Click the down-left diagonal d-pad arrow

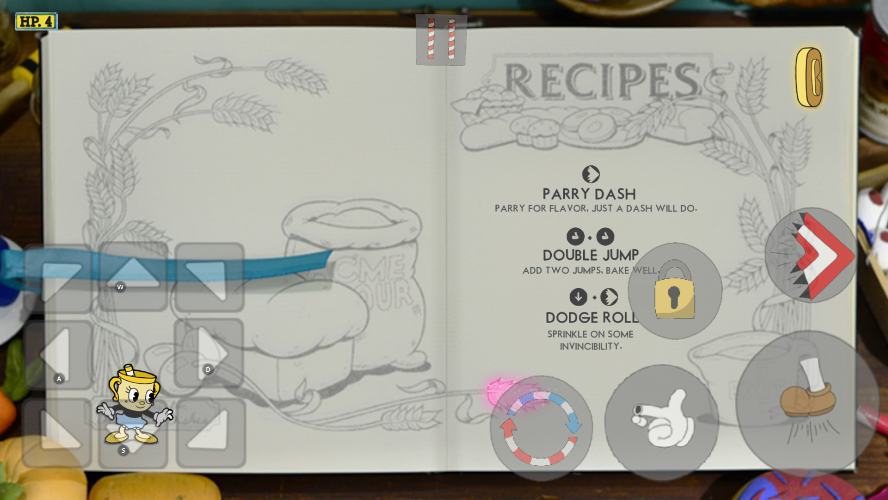[x=57, y=431]
